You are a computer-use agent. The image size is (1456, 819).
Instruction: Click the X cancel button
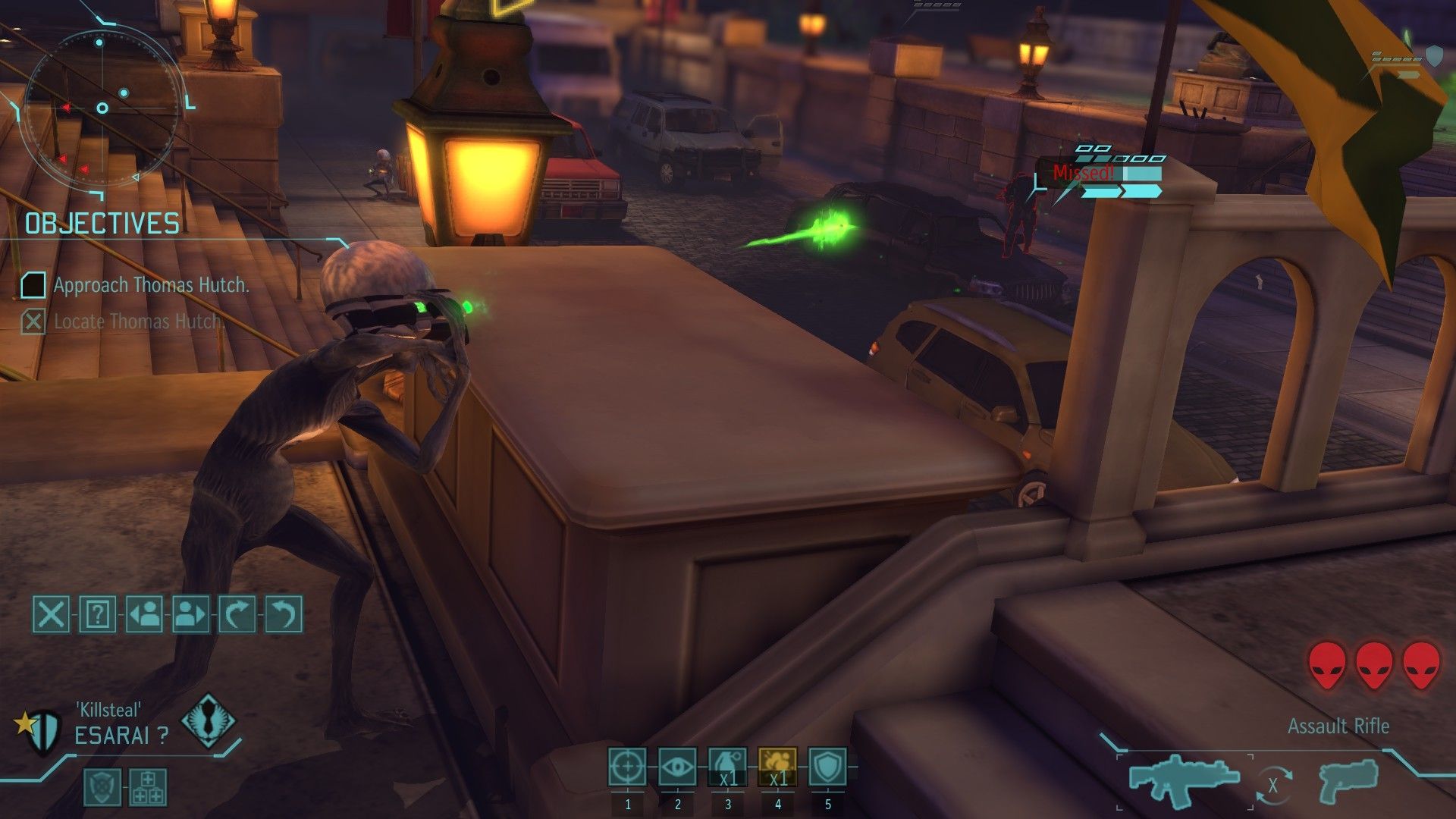[x=51, y=613]
